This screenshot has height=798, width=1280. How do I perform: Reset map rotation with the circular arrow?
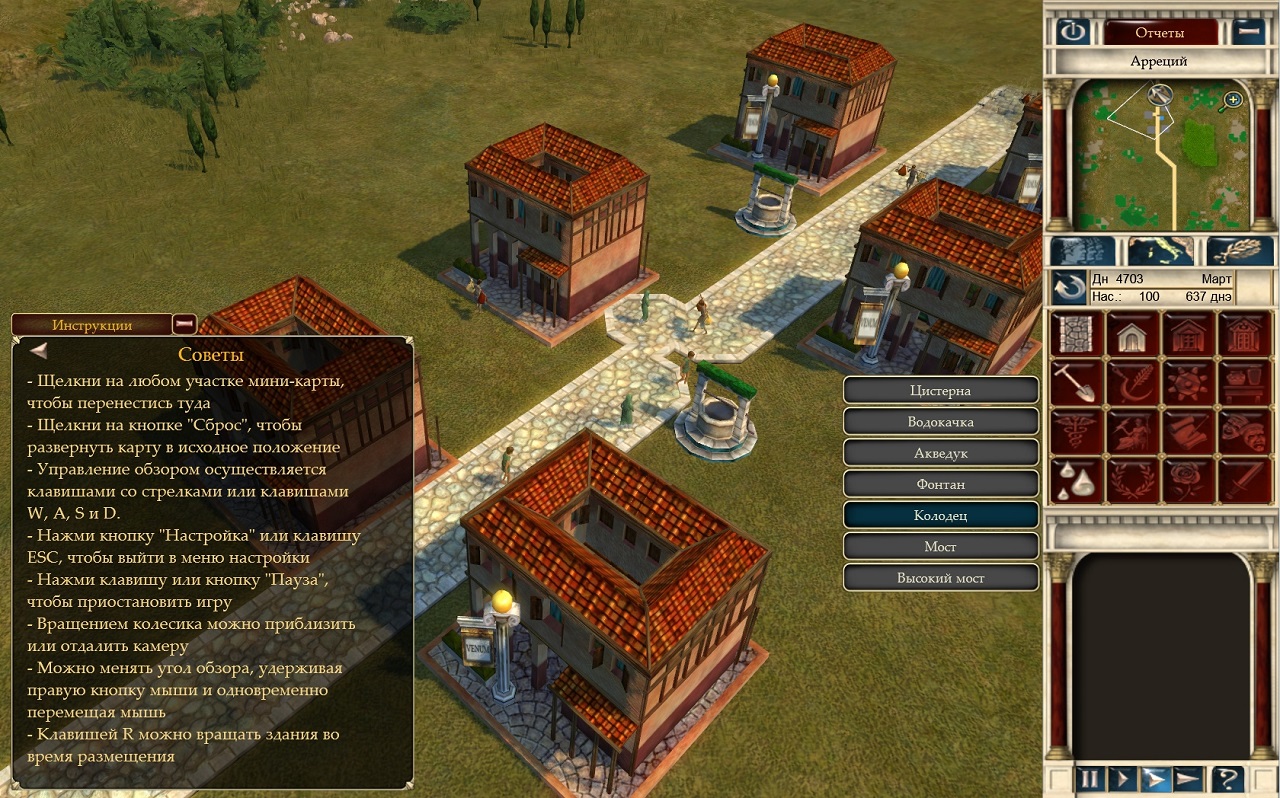click(1068, 289)
